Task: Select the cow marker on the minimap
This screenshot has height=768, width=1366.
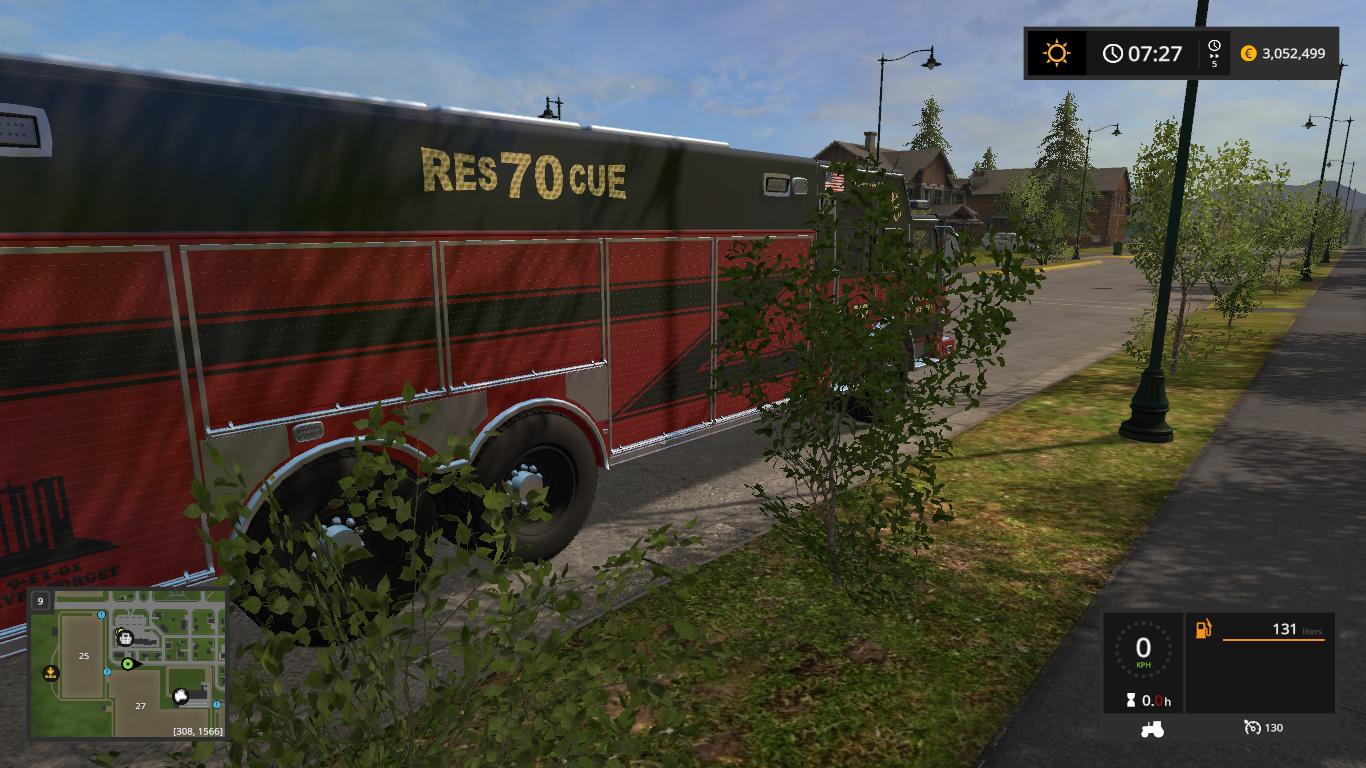Action: pos(181,697)
